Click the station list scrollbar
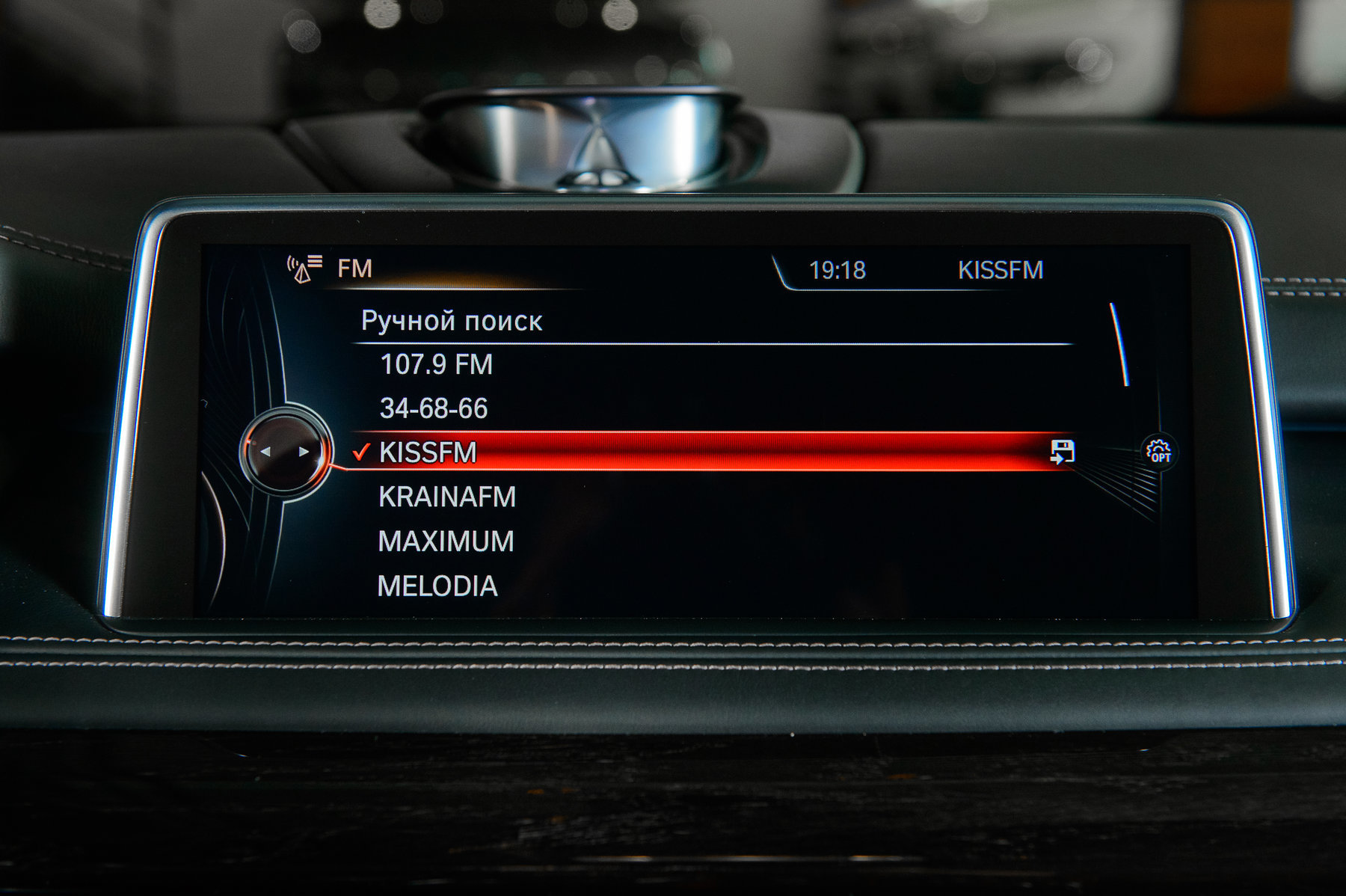 pyautogui.click(x=1119, y=344)
